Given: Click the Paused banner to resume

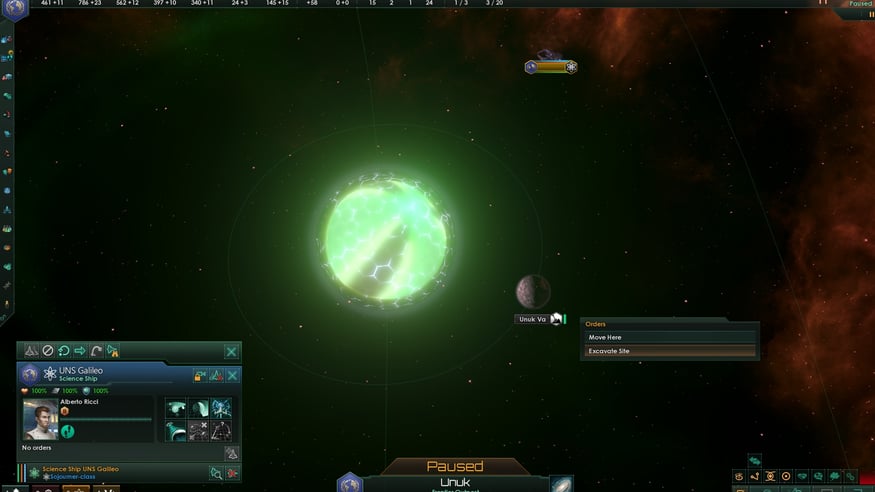Looking at the screenshot, I should (x=455, y=466).
